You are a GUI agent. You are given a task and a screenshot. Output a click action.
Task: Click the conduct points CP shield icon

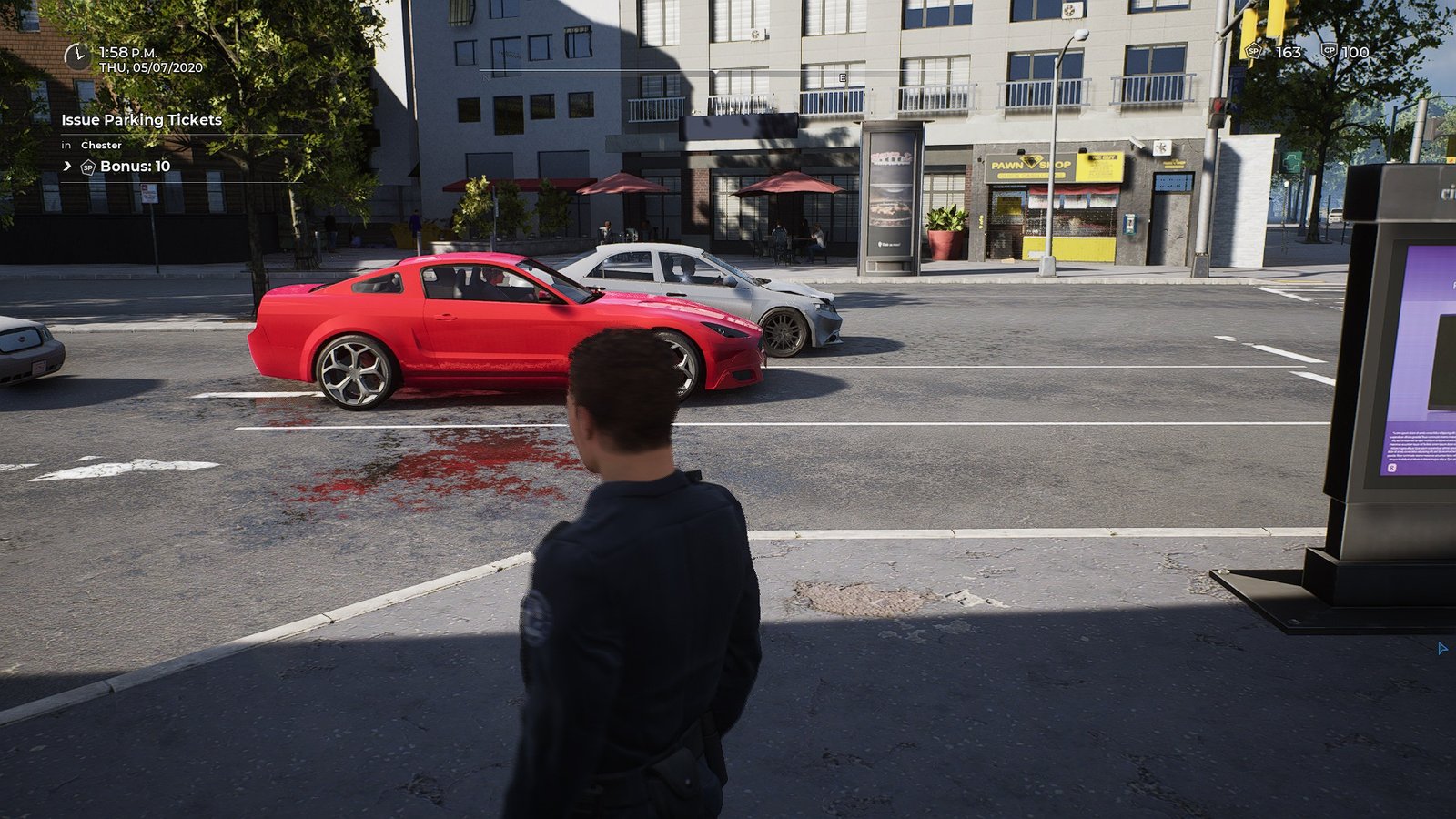(1329, 52)
